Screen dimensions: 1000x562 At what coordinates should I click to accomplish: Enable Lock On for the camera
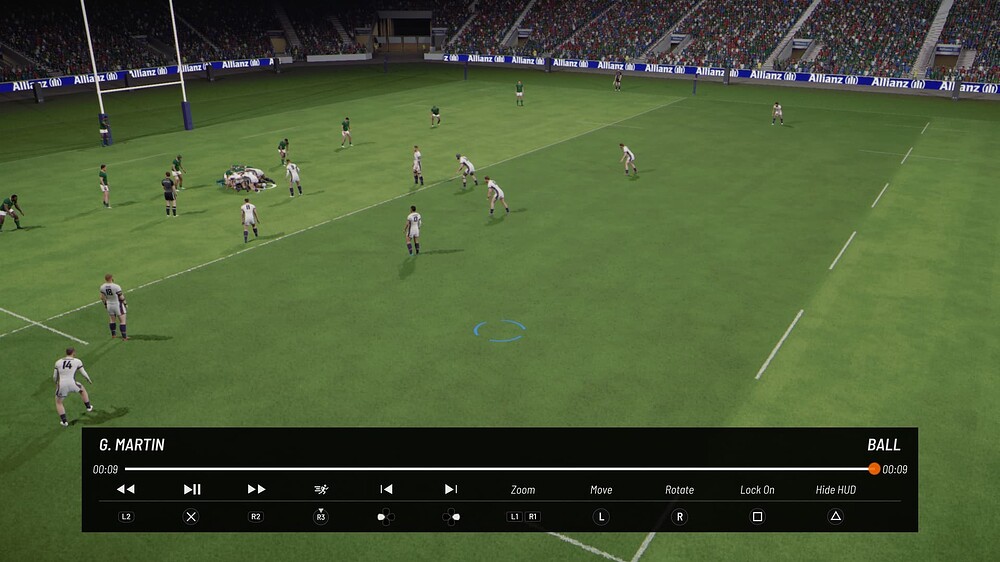coord(757,490)
